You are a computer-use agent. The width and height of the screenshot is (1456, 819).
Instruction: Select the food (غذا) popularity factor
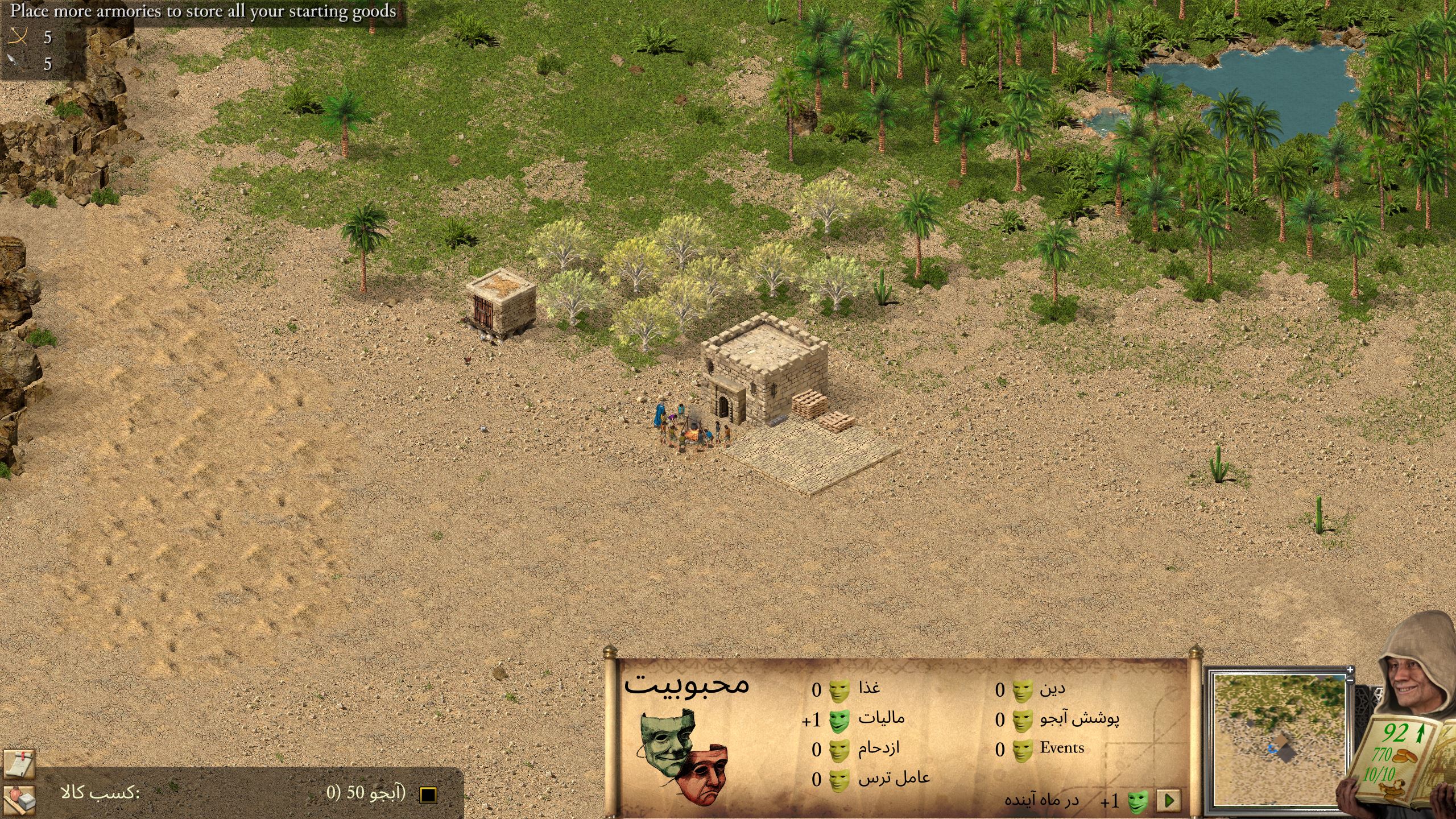[868, 689]
